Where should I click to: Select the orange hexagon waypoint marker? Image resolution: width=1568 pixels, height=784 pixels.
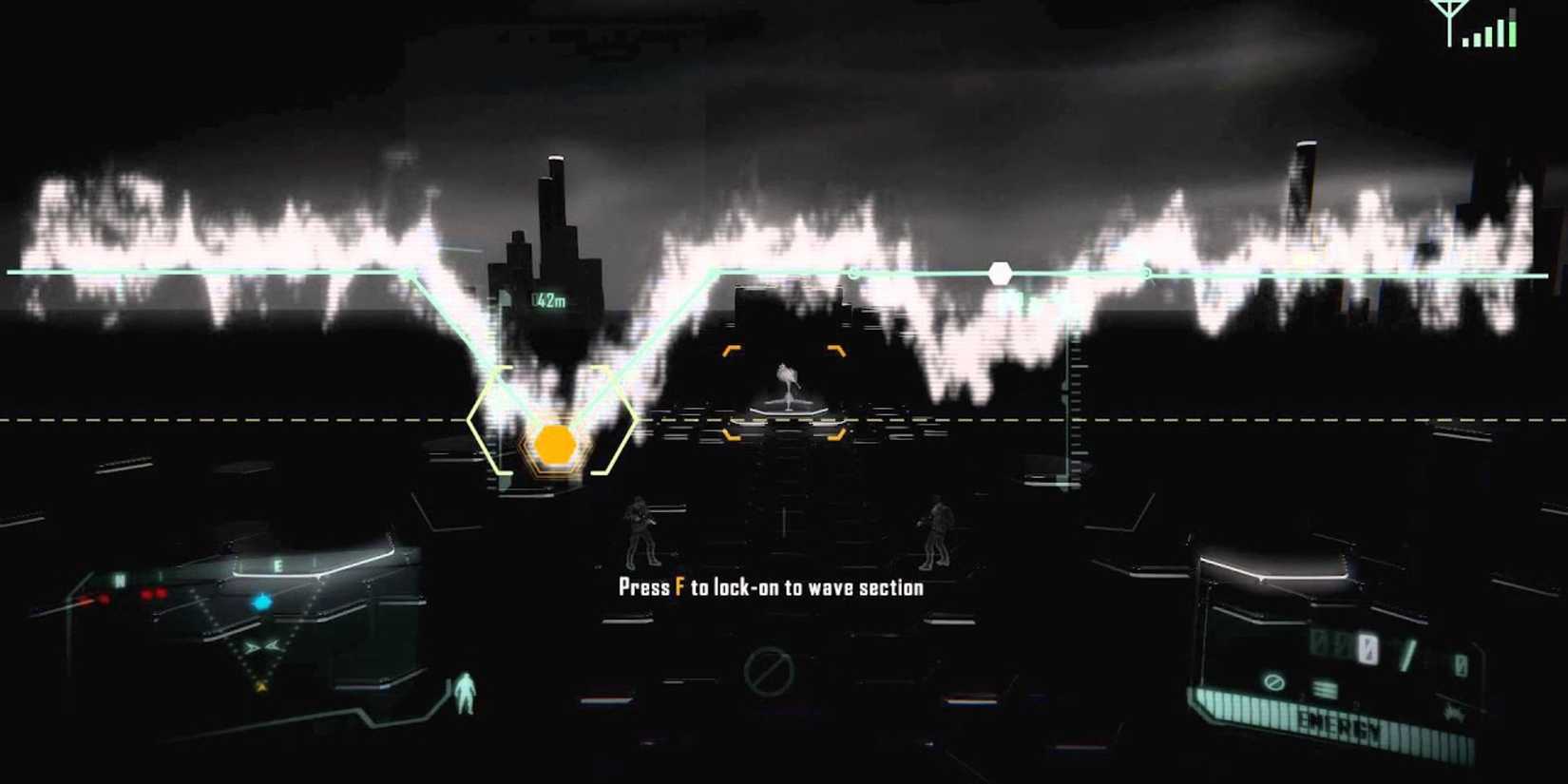(x=554, y=444)
